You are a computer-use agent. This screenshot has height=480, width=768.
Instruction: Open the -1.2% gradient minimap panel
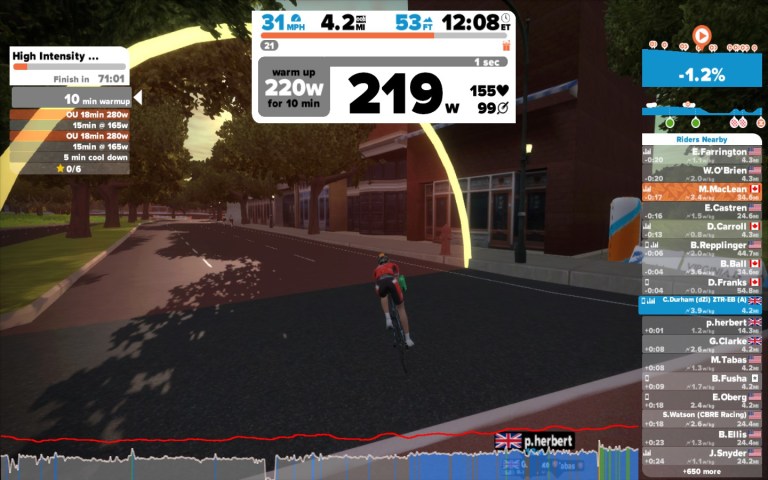[x=702, y=73]
